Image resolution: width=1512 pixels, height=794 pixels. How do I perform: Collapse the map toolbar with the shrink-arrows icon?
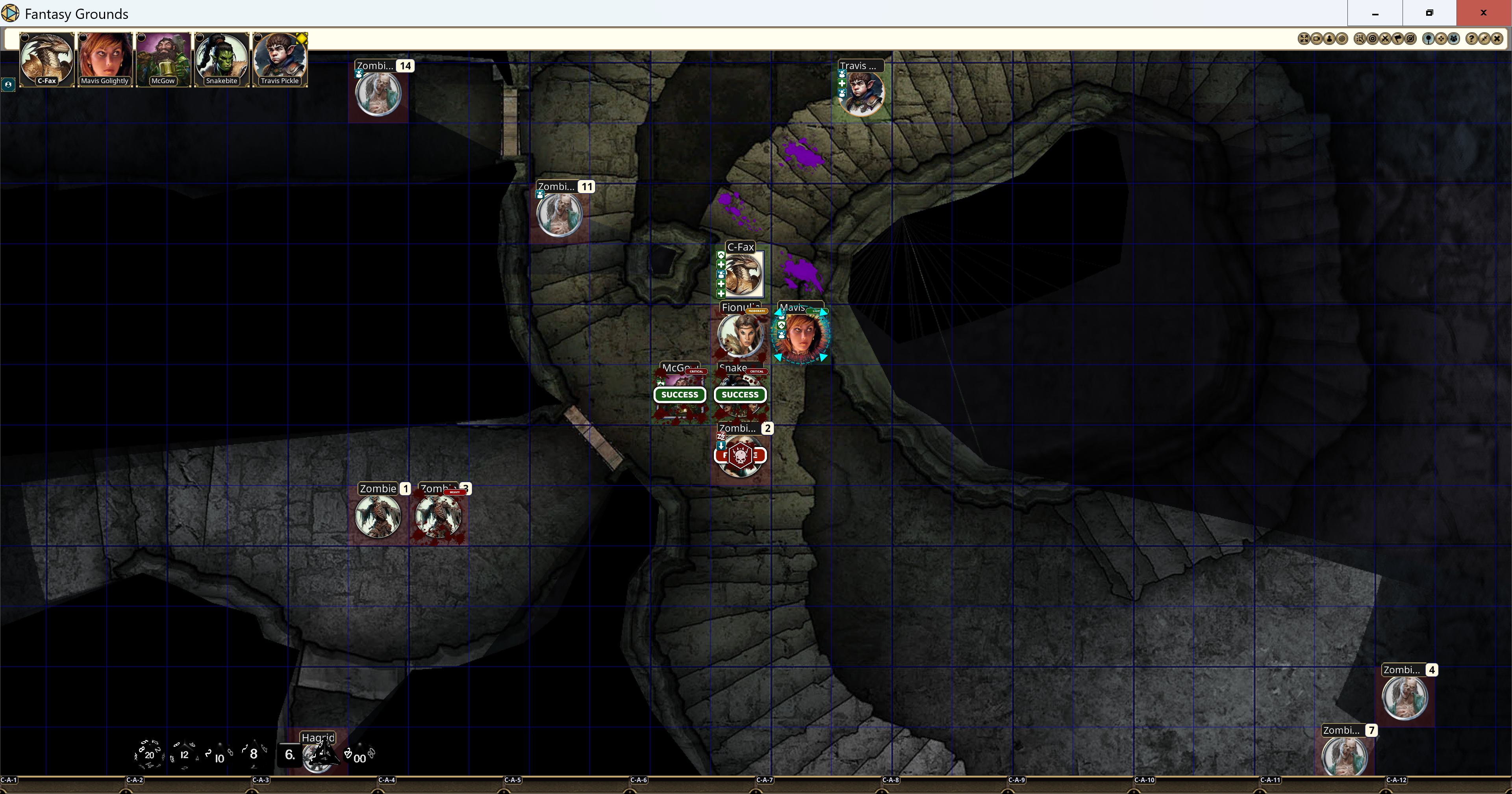[1484, 39]
